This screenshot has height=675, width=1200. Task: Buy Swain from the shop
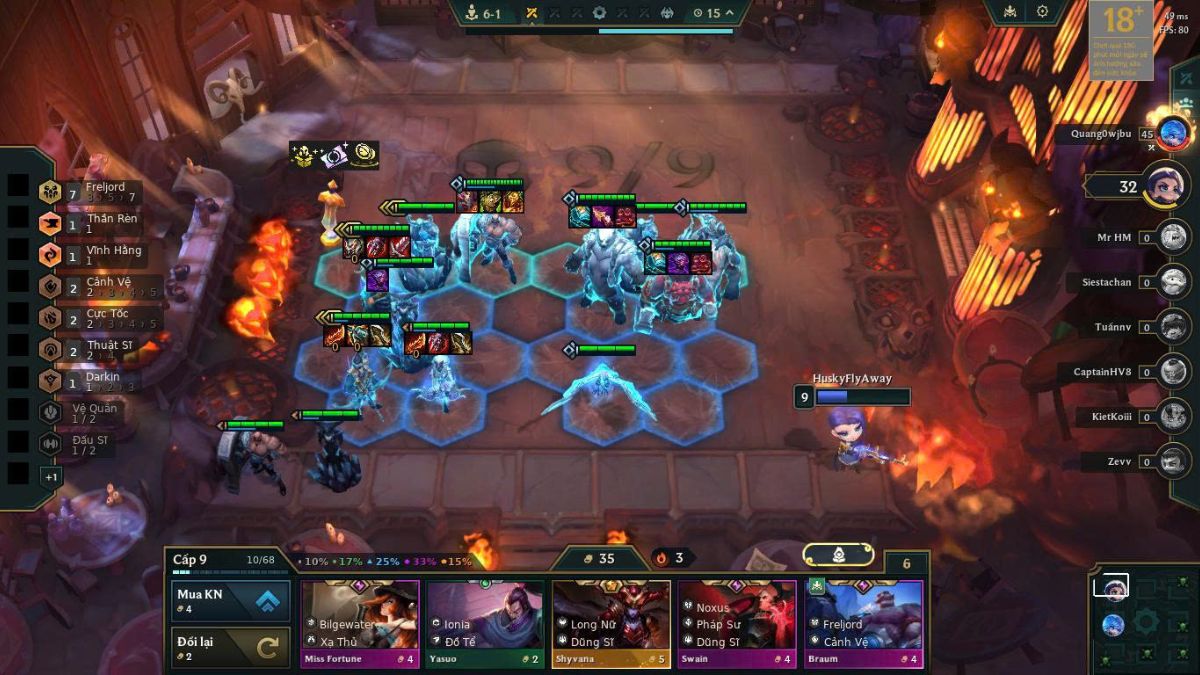(x=737, y=622)
